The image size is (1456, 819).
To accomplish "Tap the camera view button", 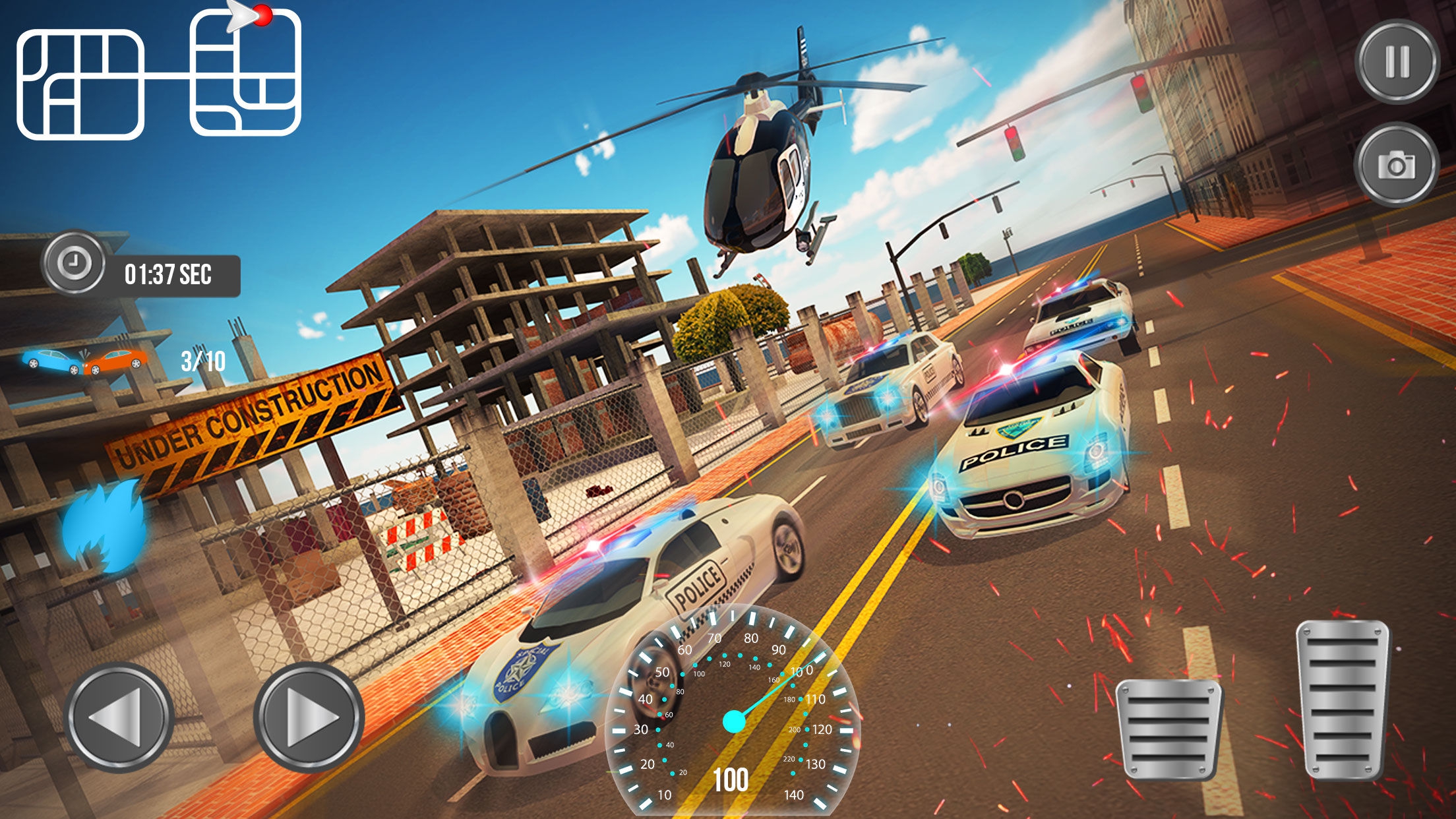I will [1396, 165].
